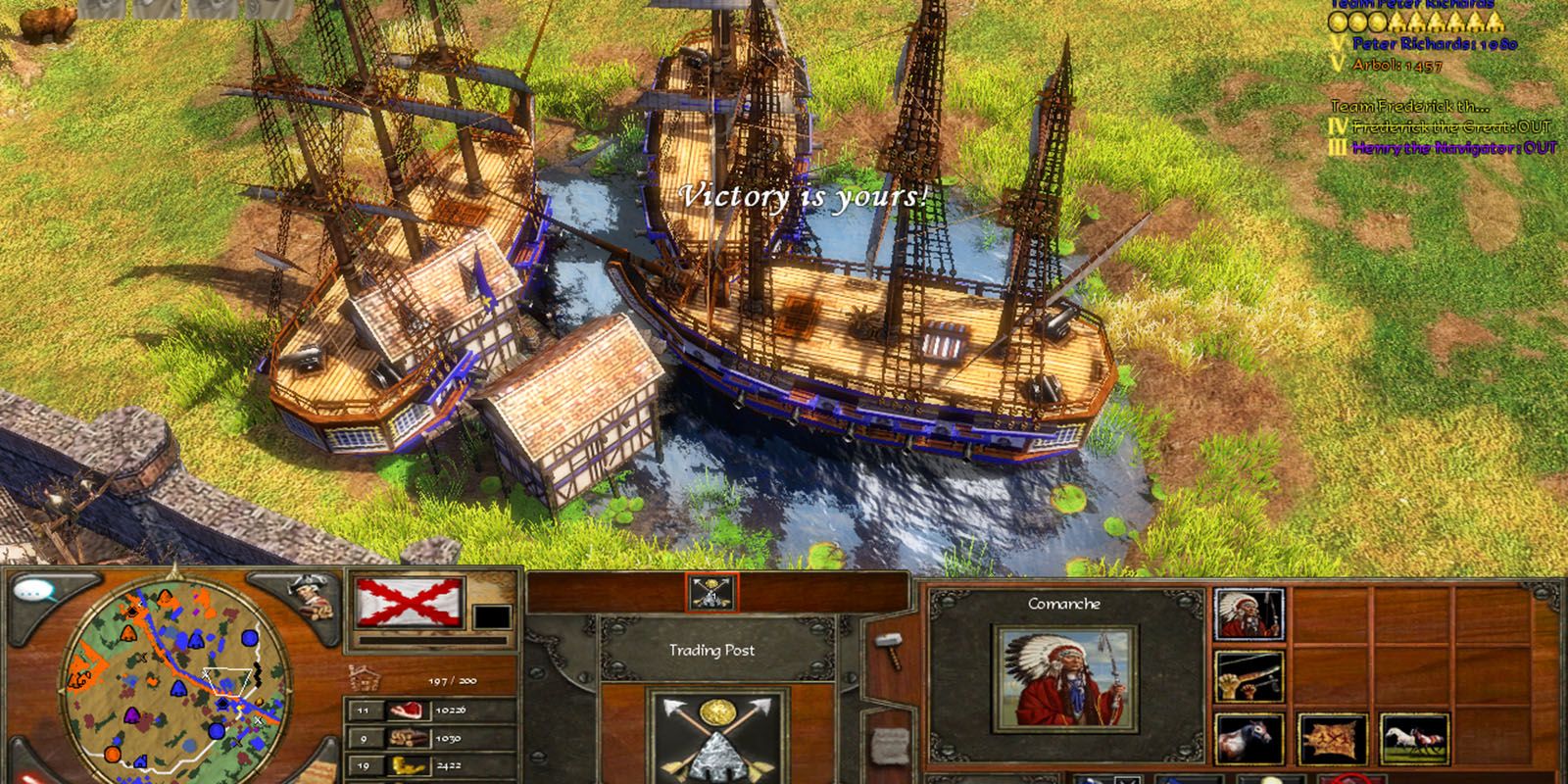This screenshot has height=784, width=1568.
Task: Research the running horses upgrade
Action: pyautogui.click(x=1414, y=740)
